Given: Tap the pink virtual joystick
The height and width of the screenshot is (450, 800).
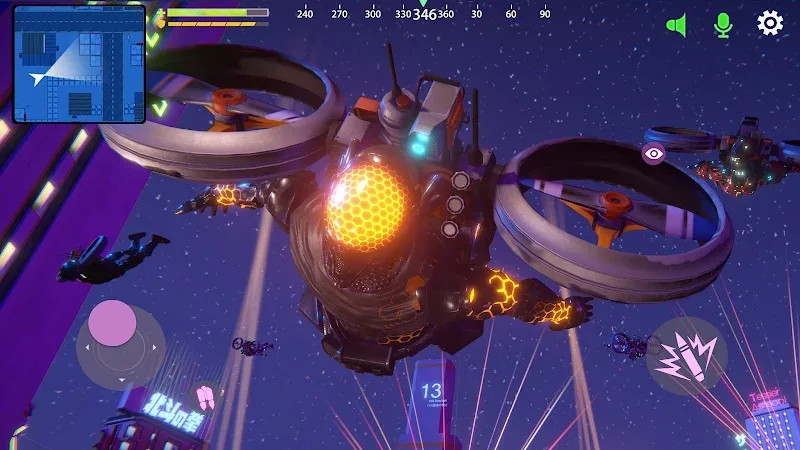Looking at the screenshot, I should tap(112, 324).
